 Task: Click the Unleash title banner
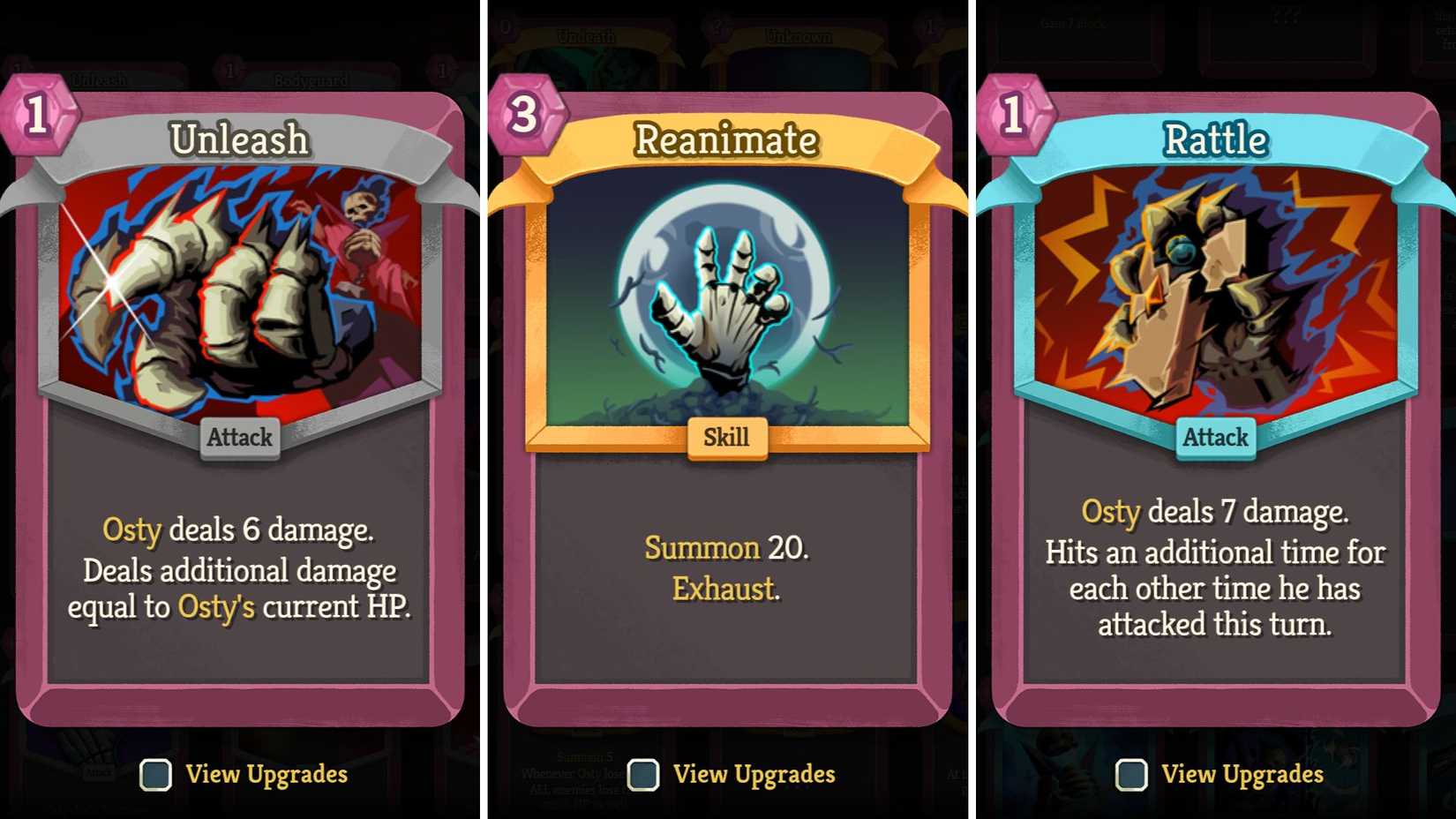tap(239, 139)
